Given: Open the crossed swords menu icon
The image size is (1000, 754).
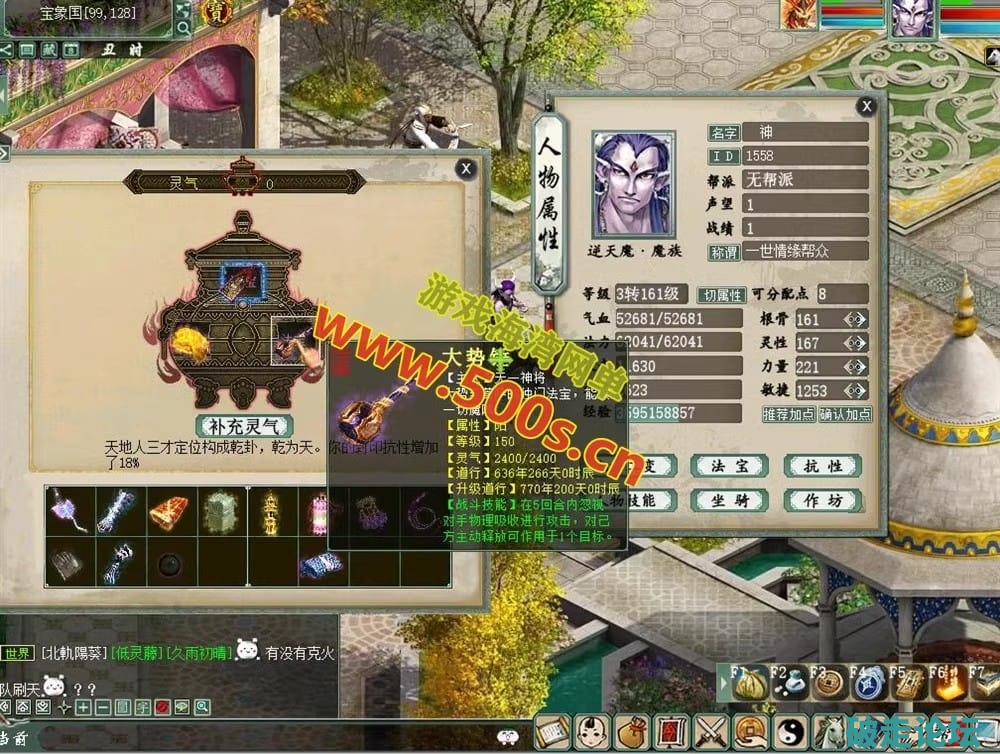Looking at the screenshot, I should (711, 731).
